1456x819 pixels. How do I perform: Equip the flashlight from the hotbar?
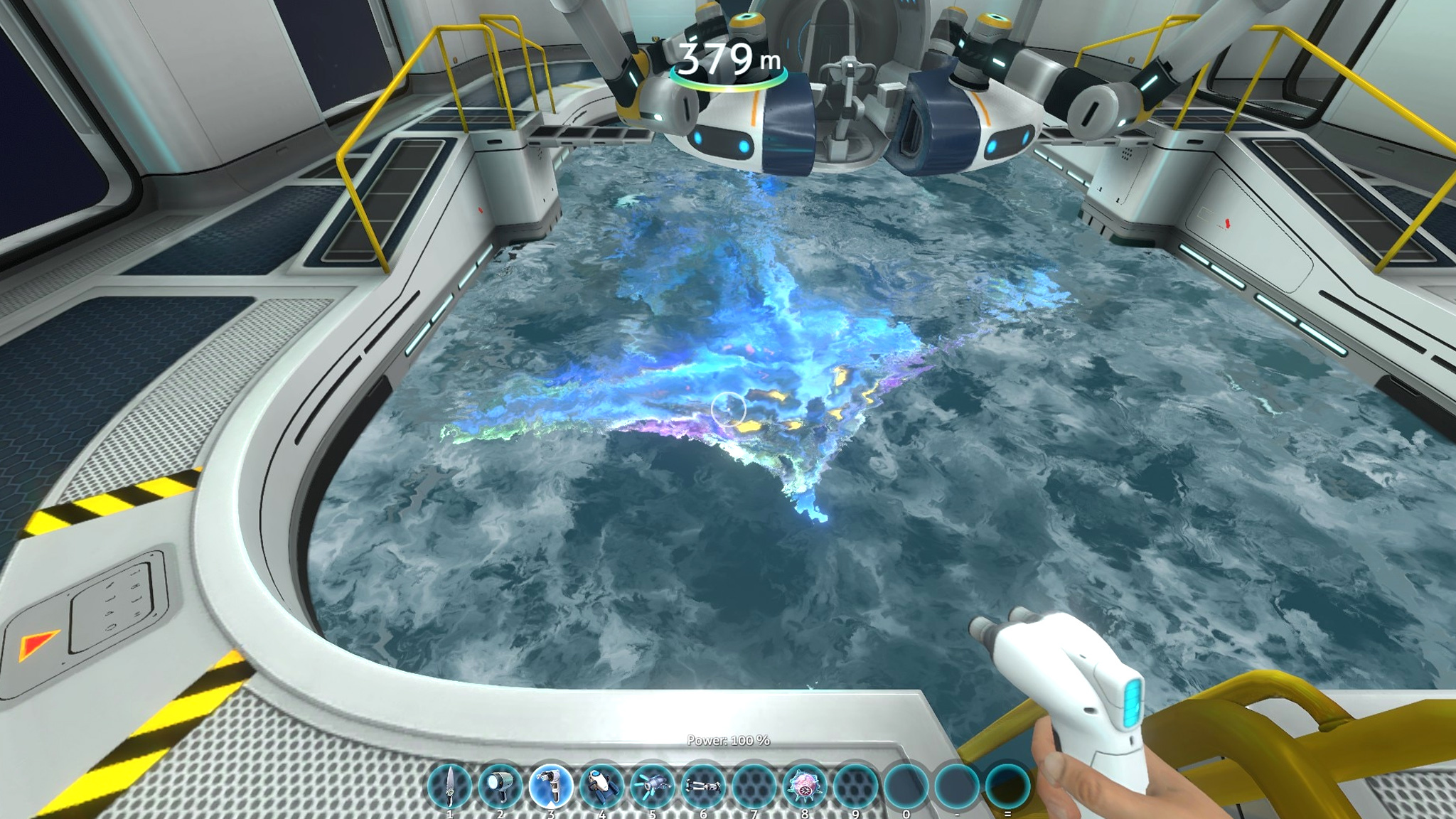pyautogui.click(x=500, y=786)
